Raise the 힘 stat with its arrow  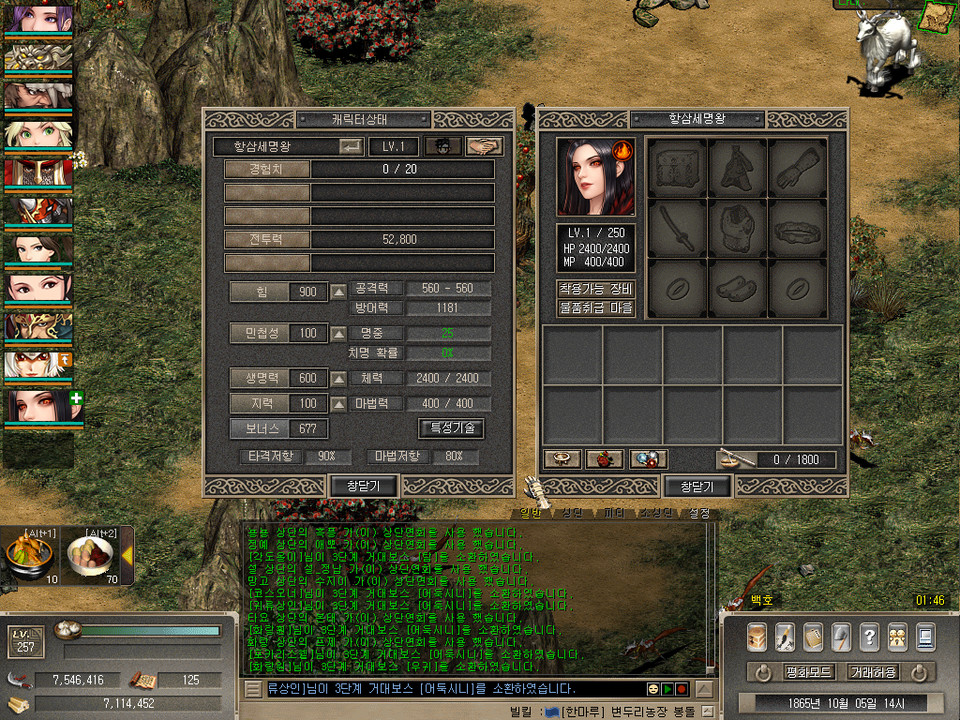339,292
